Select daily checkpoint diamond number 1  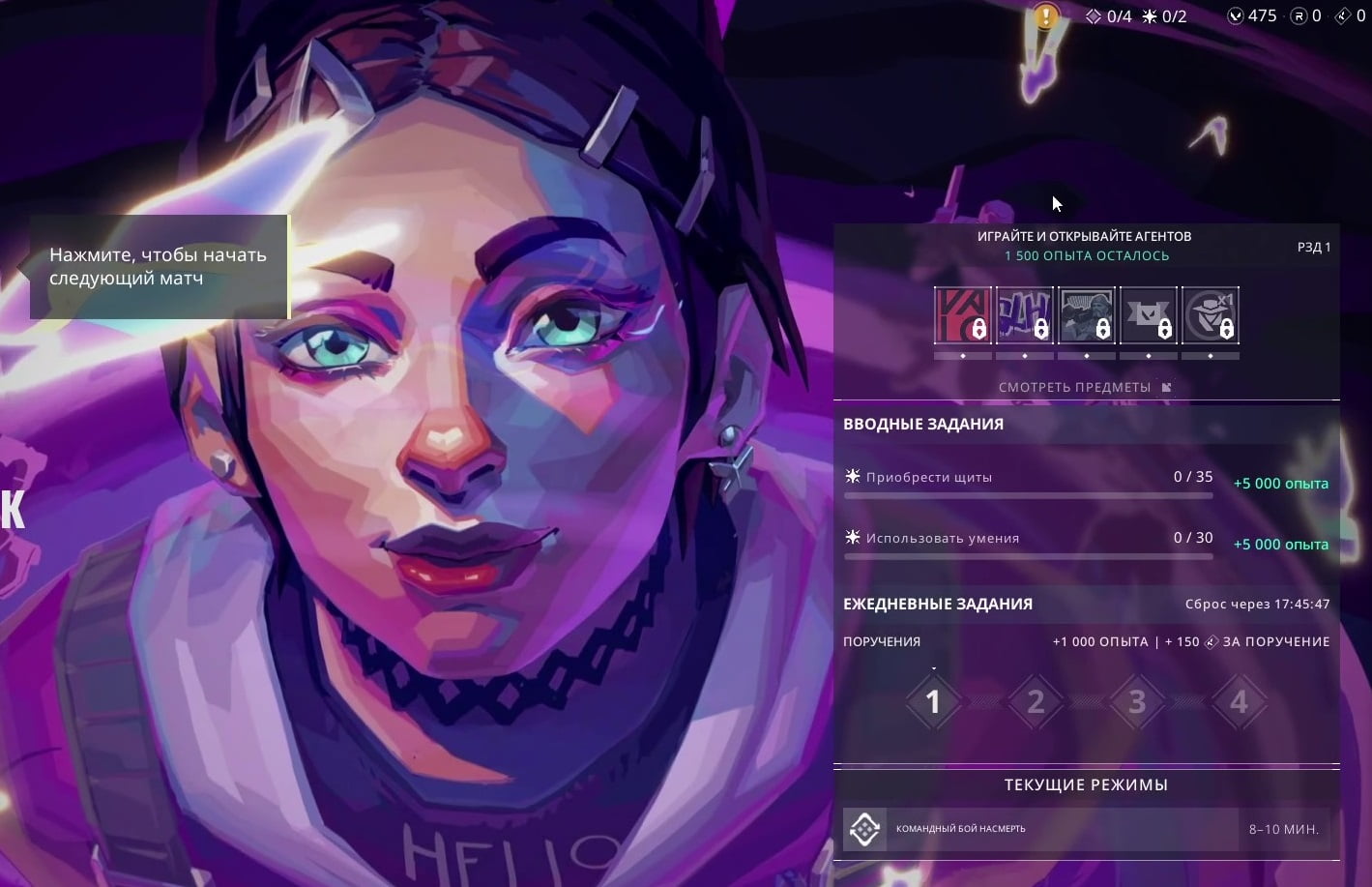933,701
